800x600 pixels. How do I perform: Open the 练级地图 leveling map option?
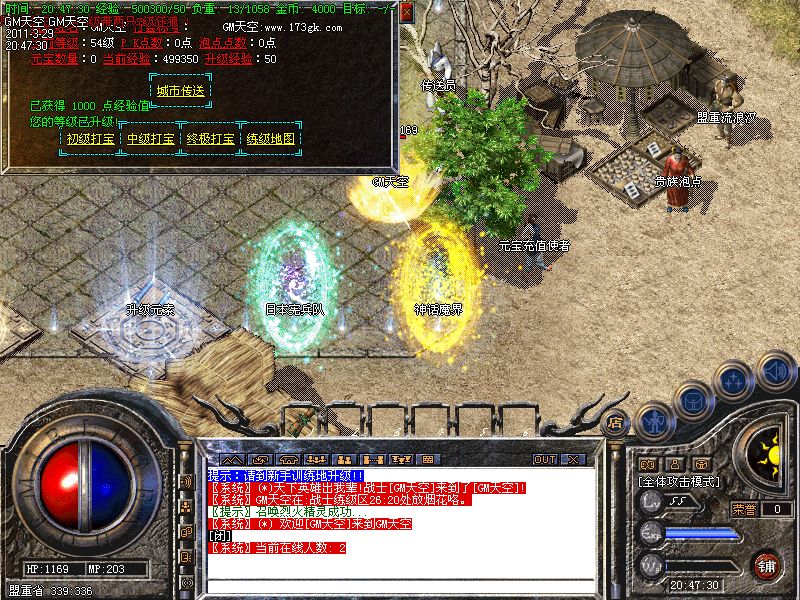(x=270, y=139)
